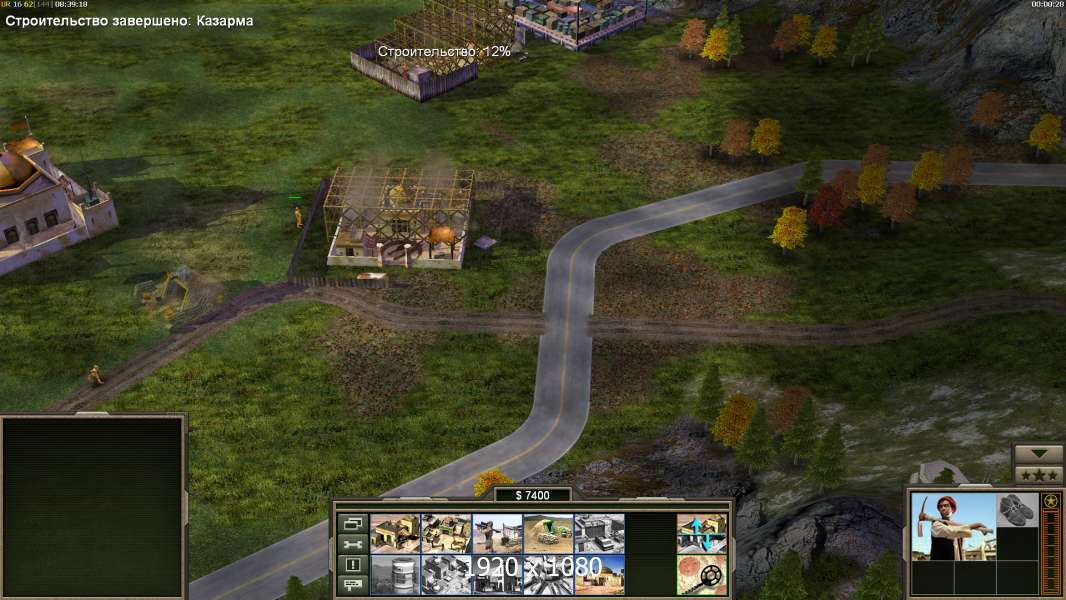Build a Tunnel Network
This screenshot has height=600, width=1066.
[x=548, y=533]
